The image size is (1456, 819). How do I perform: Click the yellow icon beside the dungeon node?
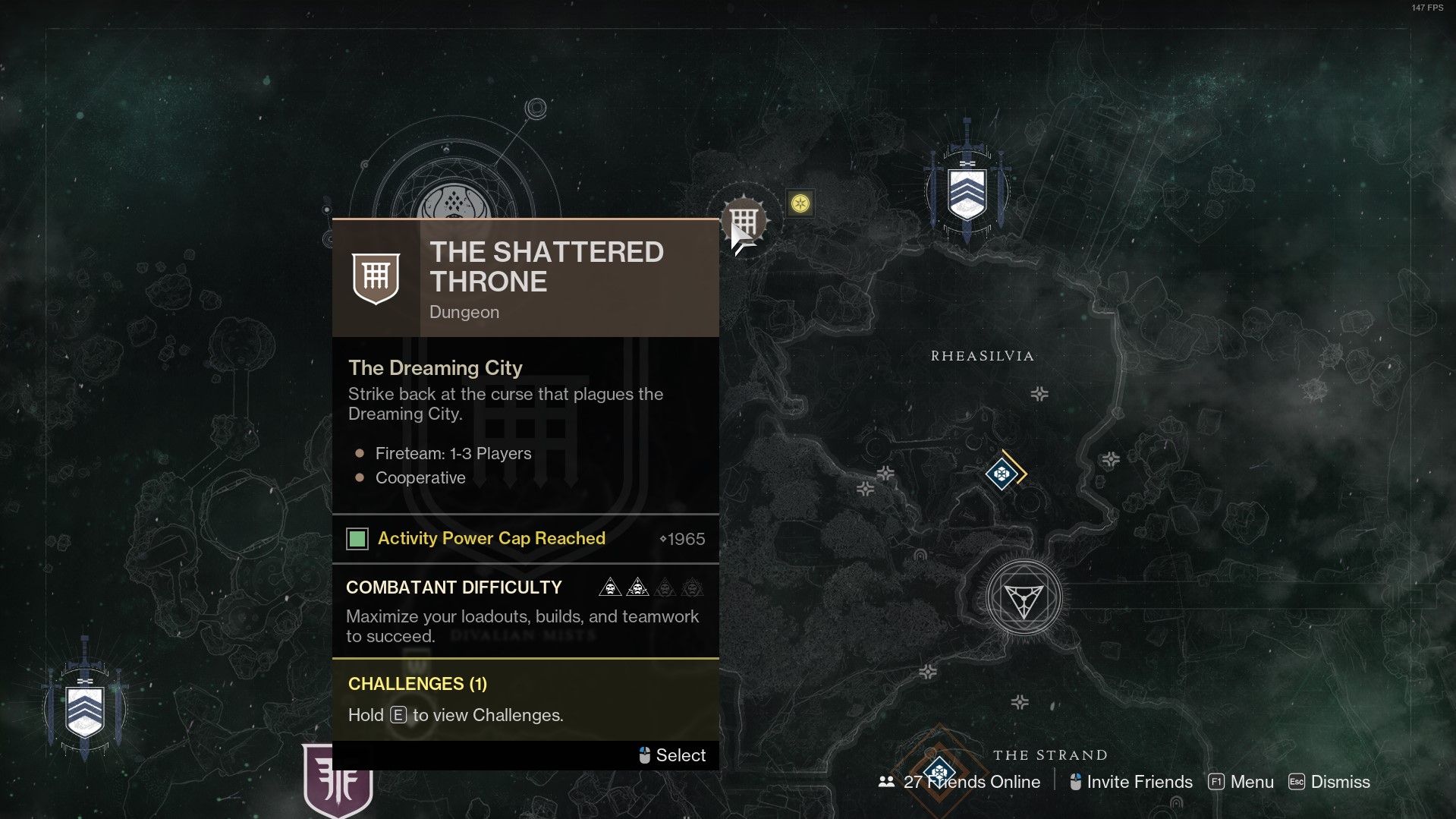pos(800,203)
